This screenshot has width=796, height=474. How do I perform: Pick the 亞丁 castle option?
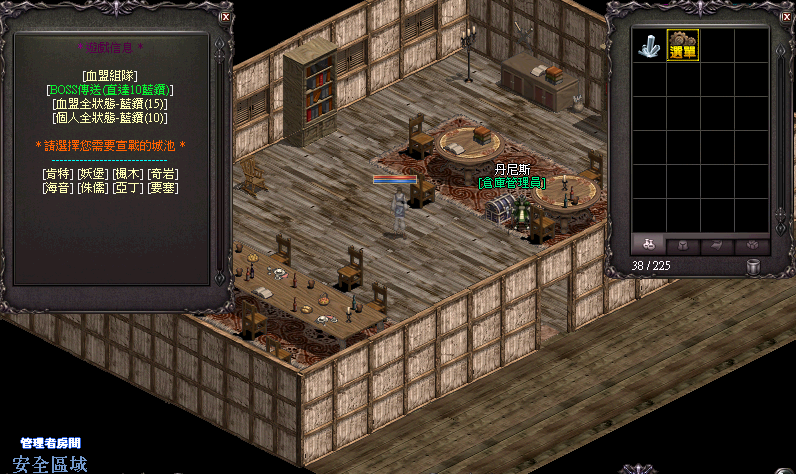point(127,187)
